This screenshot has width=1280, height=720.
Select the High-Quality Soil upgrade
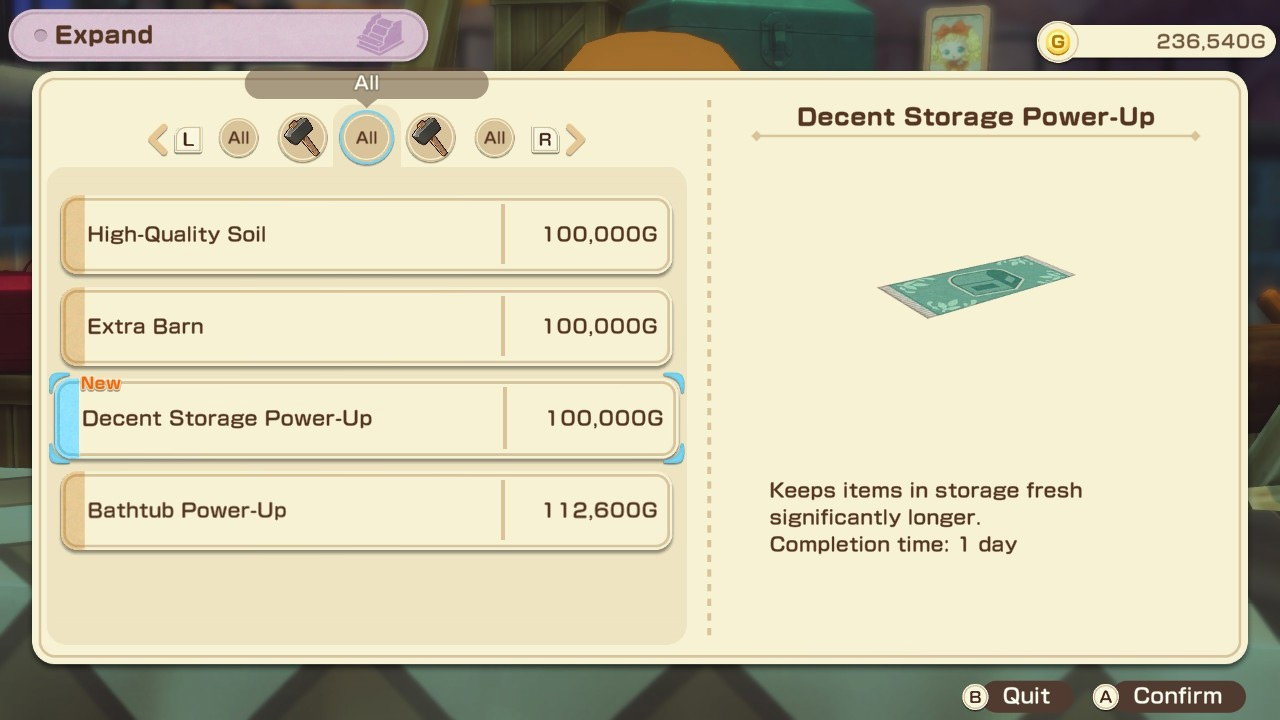[366, 235]
